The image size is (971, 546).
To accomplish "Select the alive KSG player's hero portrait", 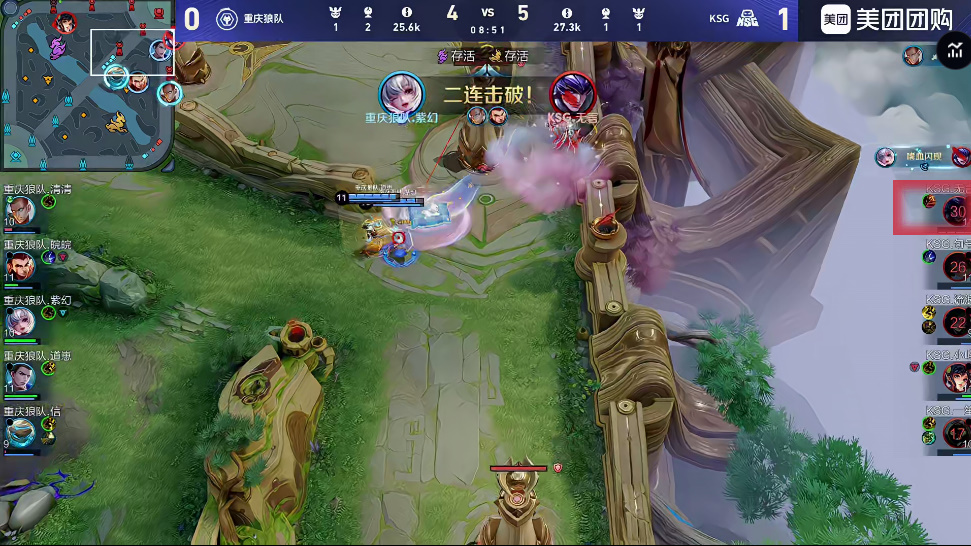I will coord(956,377).
